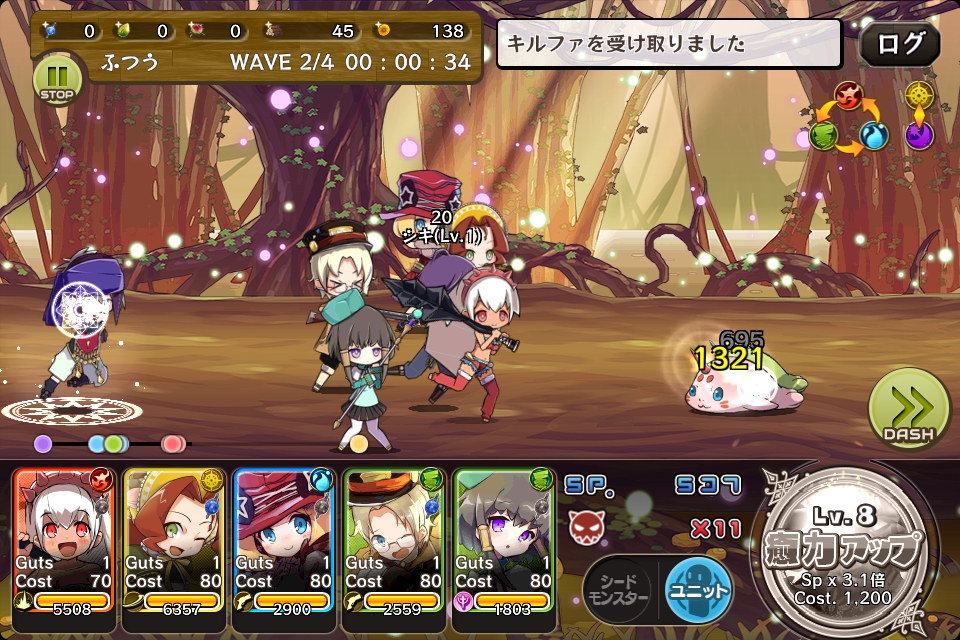Pause the battle with the STOP button
Viewport: 960px width, 640px height.
[x=56, y=79]
